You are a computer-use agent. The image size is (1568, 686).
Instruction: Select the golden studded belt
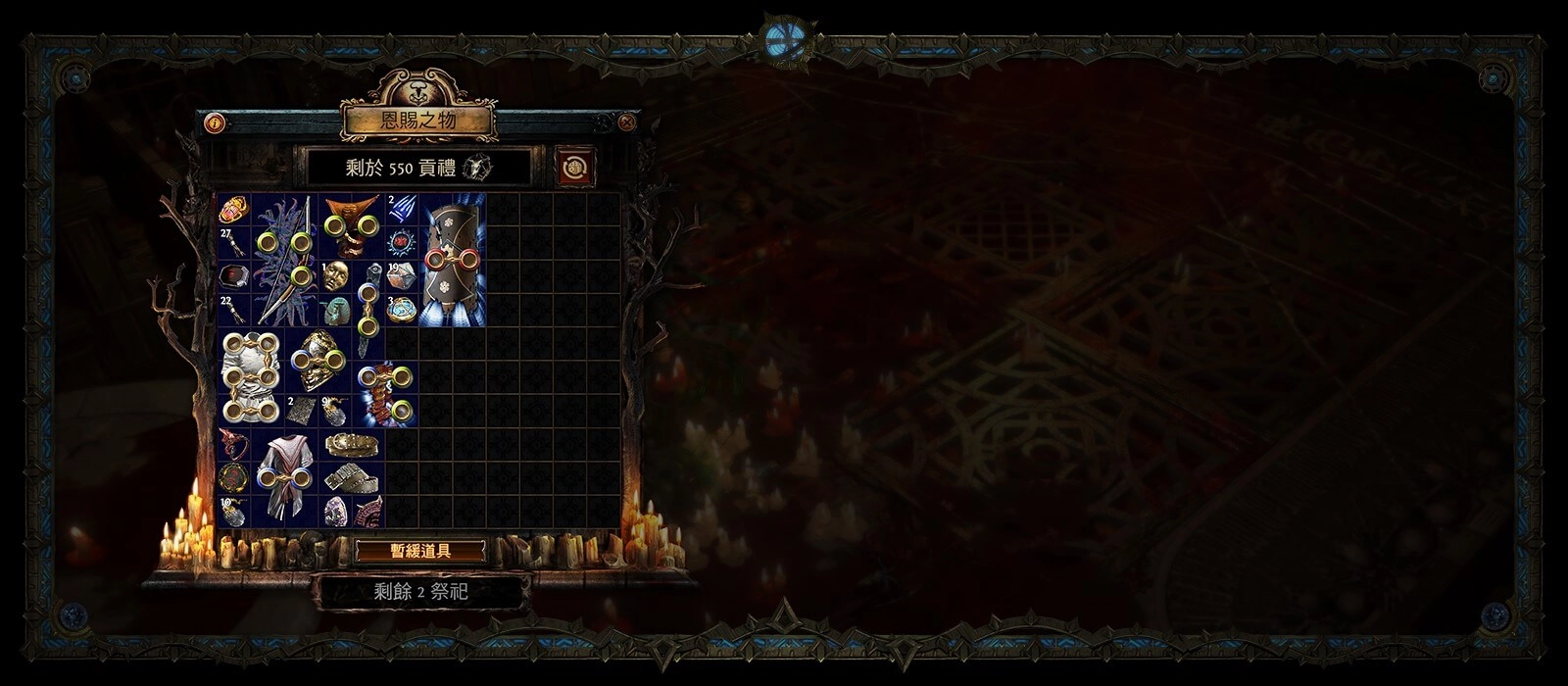tap(351, 445)
